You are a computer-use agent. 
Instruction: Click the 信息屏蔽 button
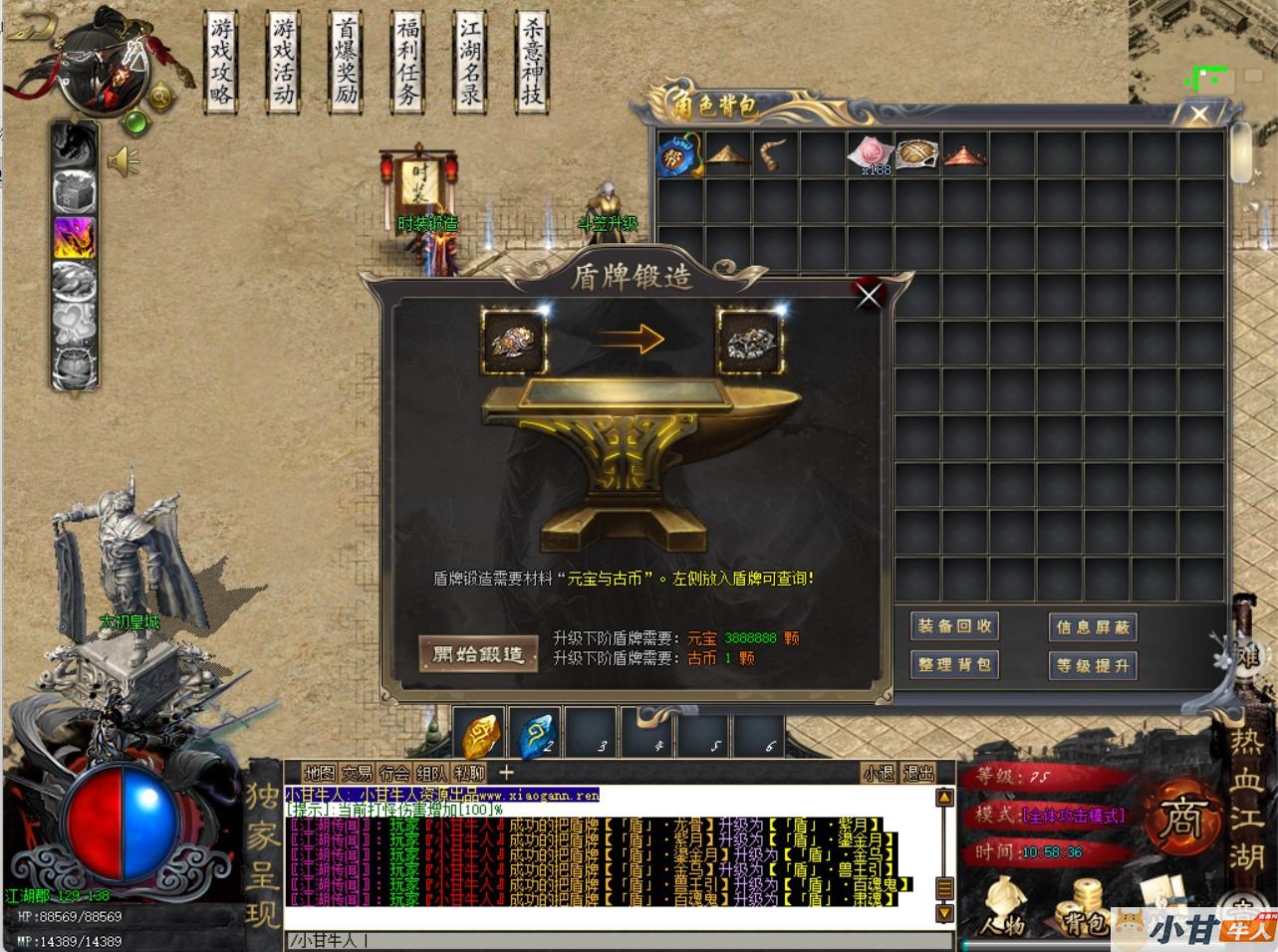point(1093,626)
